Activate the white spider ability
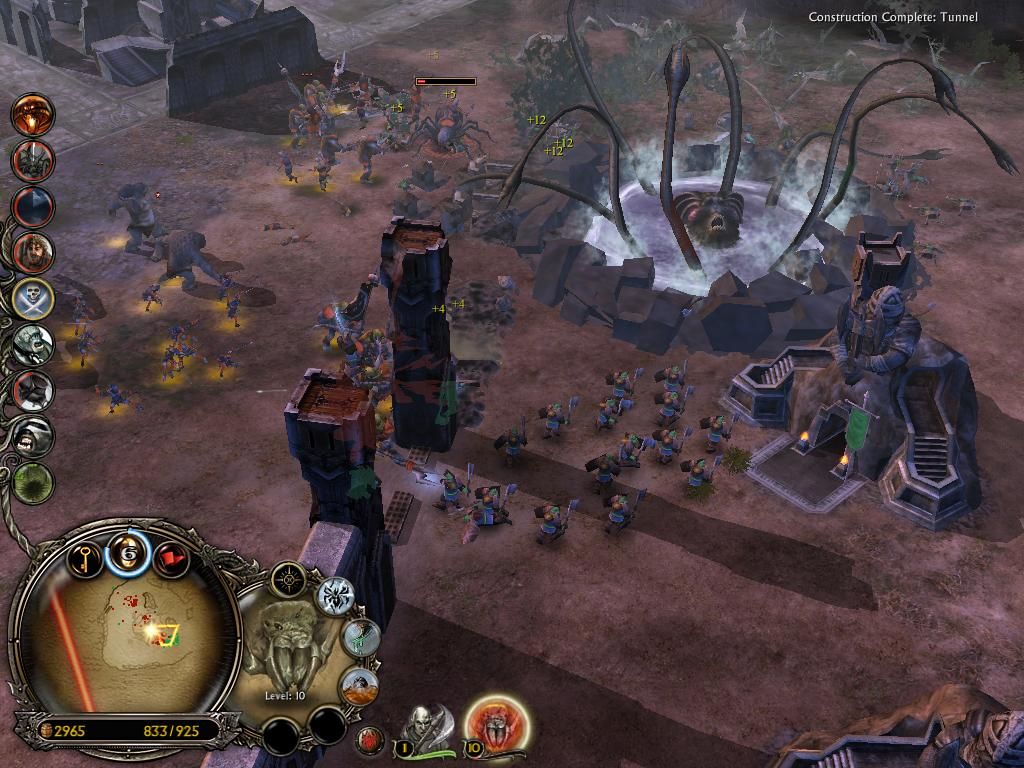This screenshot has height=768, width=1024. [336, 597]
